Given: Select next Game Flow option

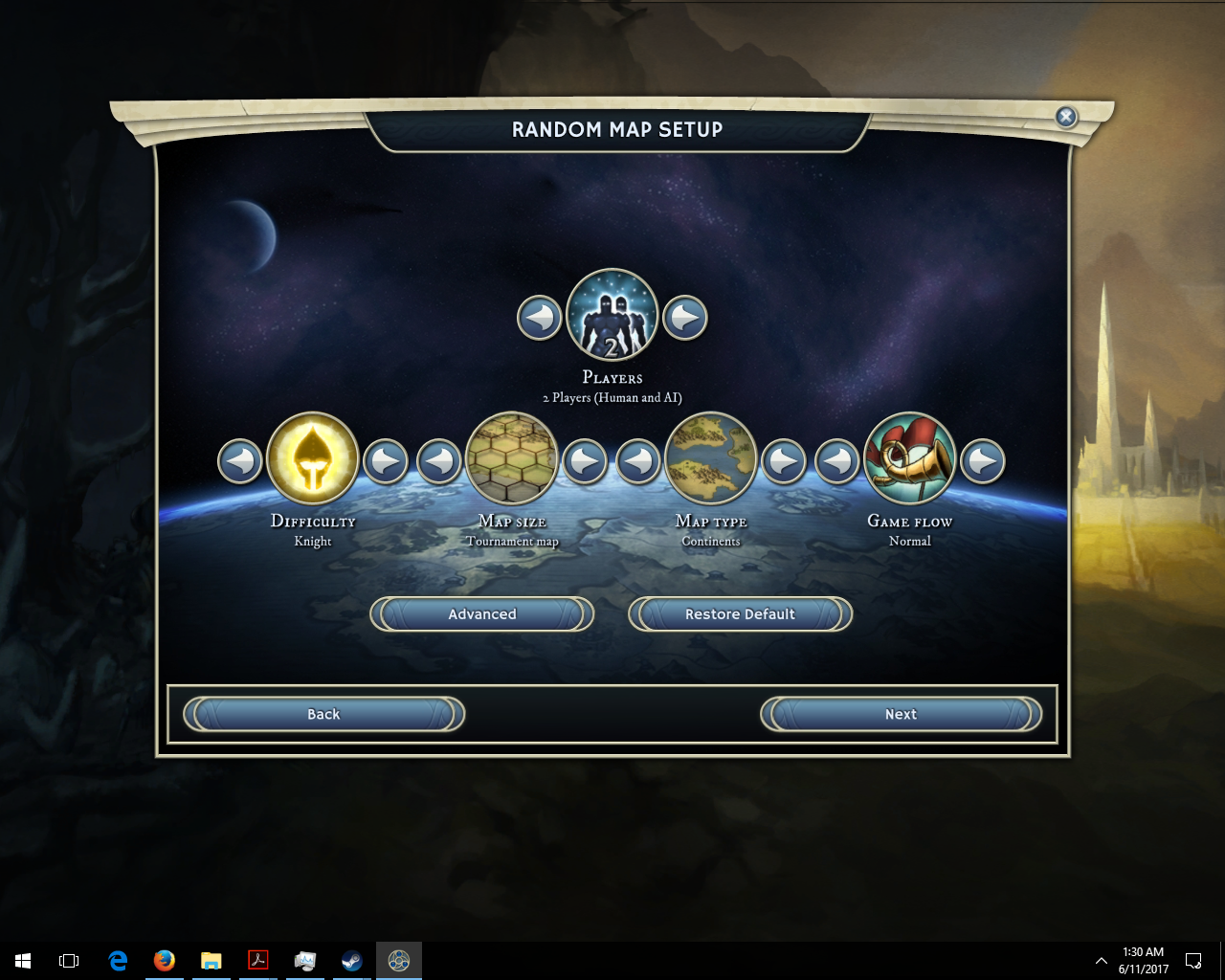Looking at the screenshot, I should (x=983, y=461).
